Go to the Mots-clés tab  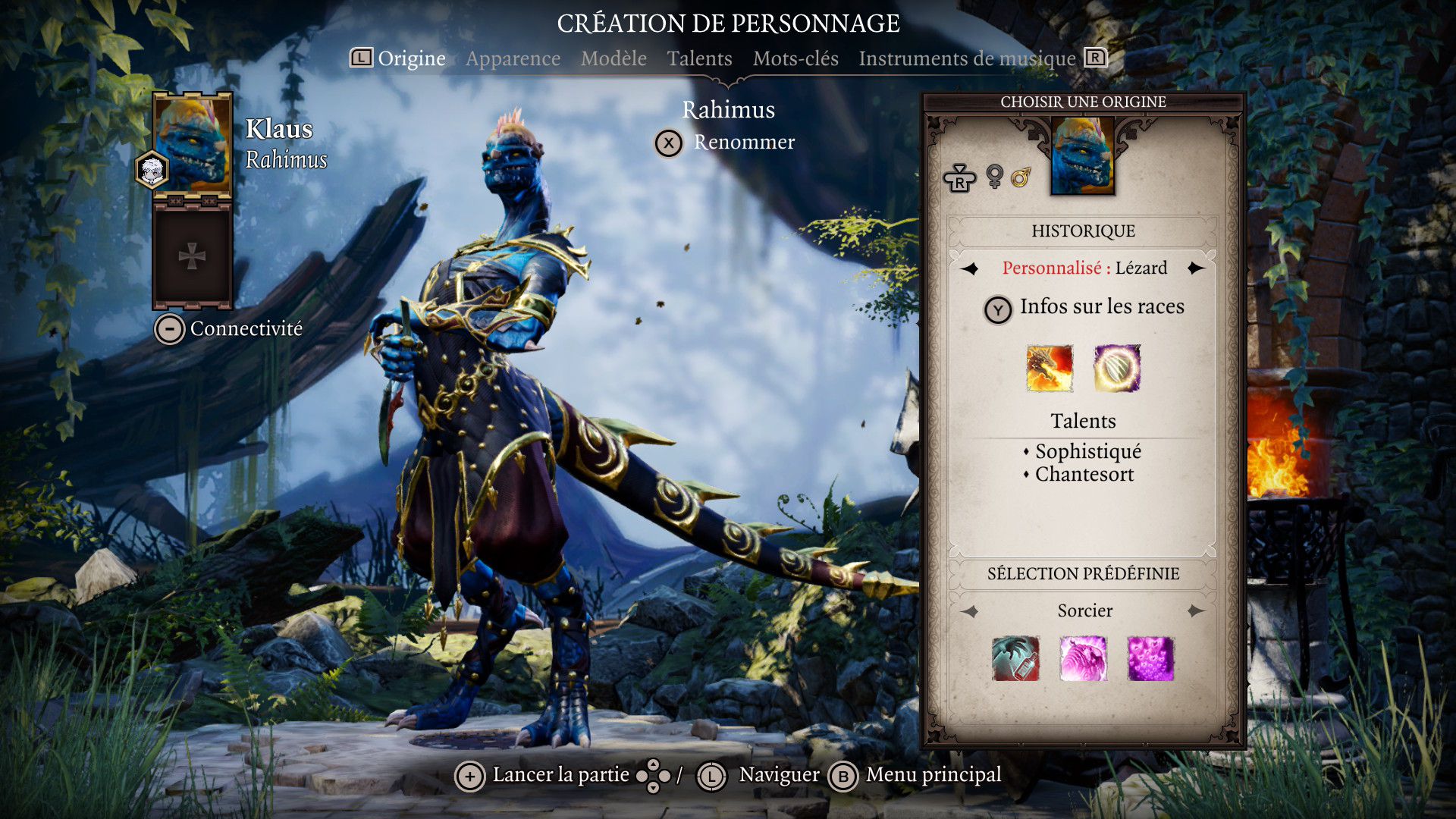coord(795,58)
